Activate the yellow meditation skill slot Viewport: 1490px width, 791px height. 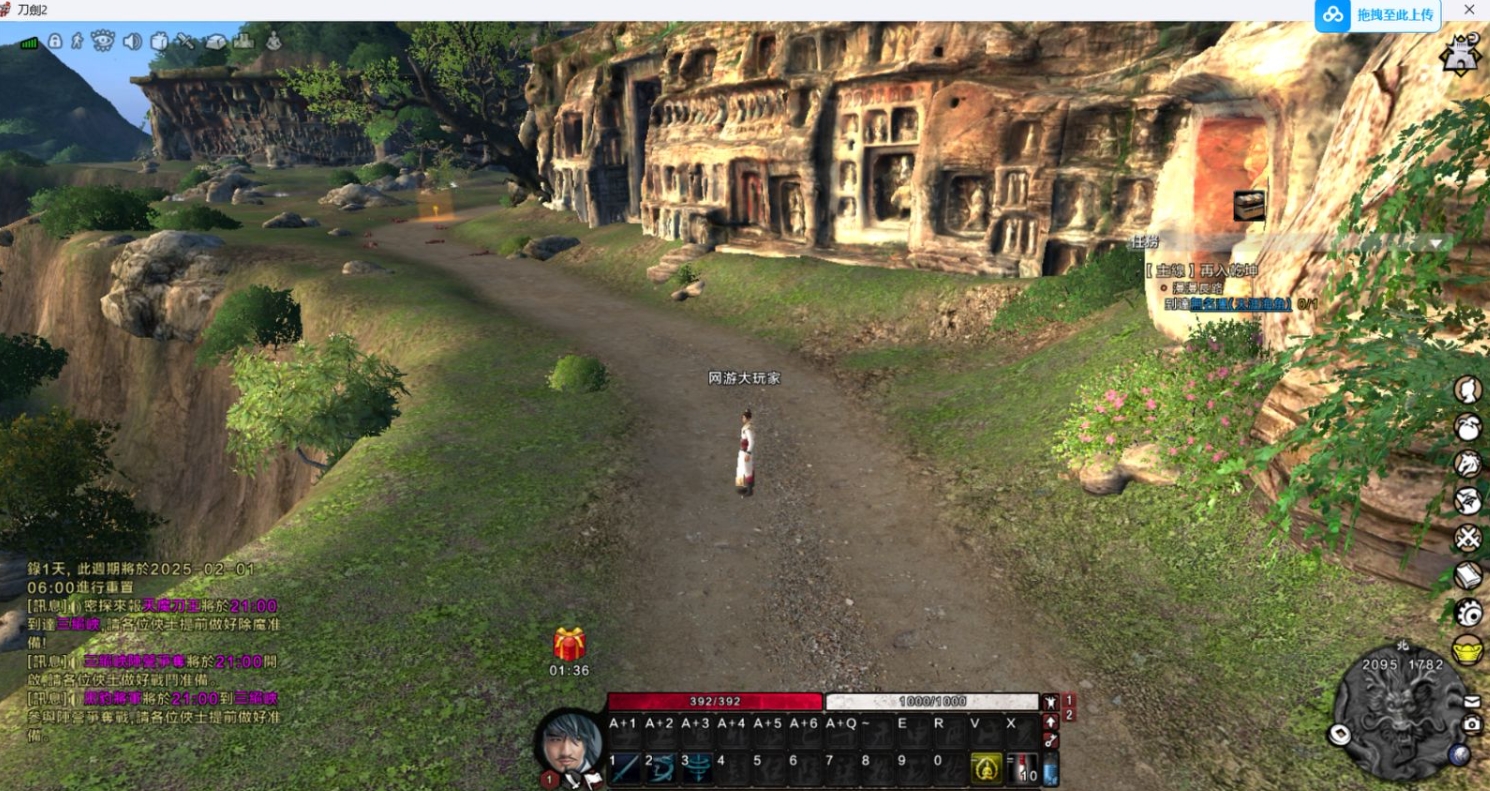point(986,768)
